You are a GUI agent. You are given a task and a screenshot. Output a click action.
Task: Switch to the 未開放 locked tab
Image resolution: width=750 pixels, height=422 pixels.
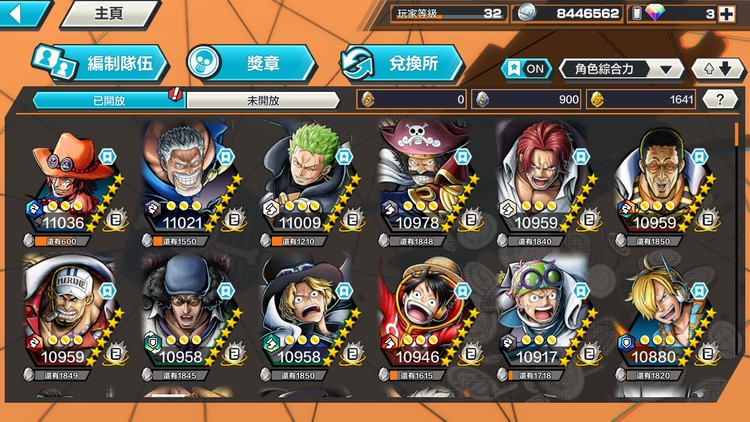pyautogui.click(x=262, y=100)
